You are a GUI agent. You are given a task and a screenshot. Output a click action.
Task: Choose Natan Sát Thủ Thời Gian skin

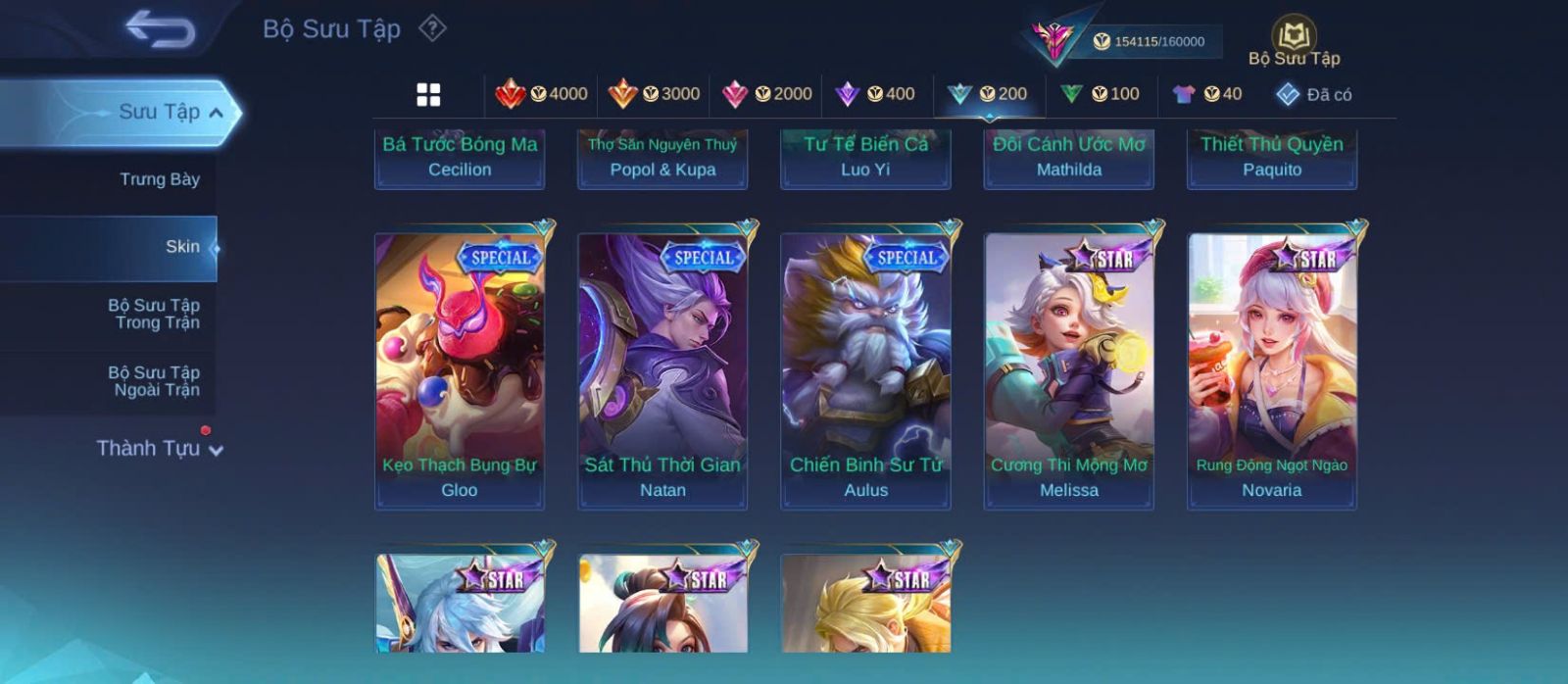point(662,370)
